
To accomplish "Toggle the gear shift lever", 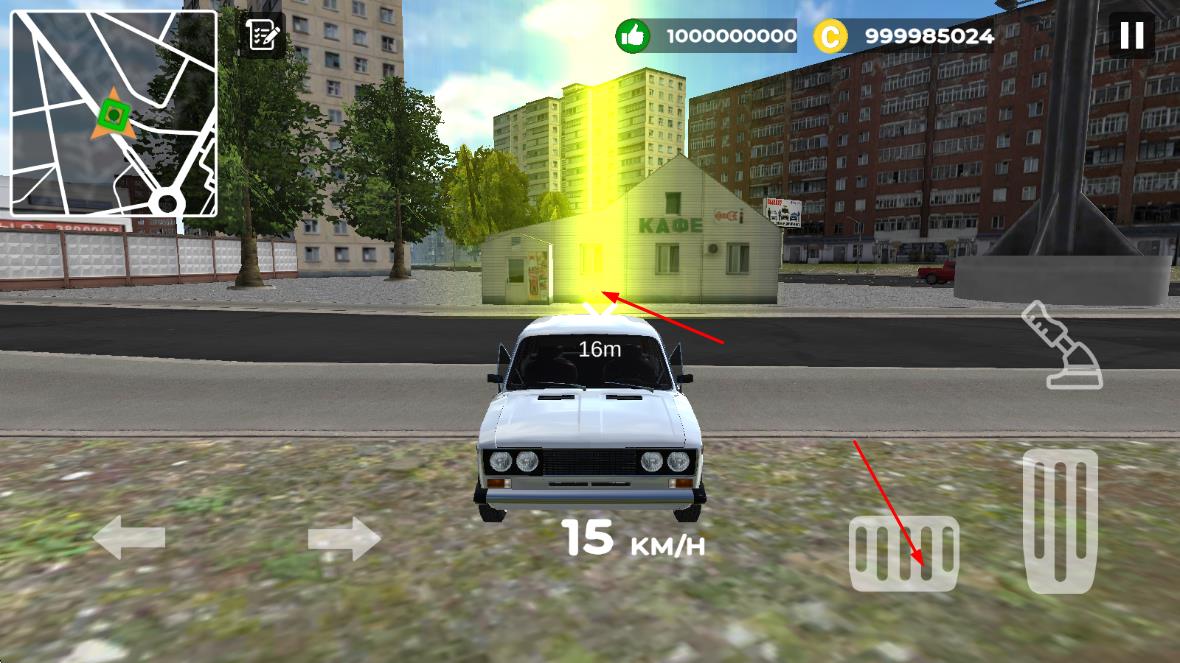I will click(x=1061, y=346).
